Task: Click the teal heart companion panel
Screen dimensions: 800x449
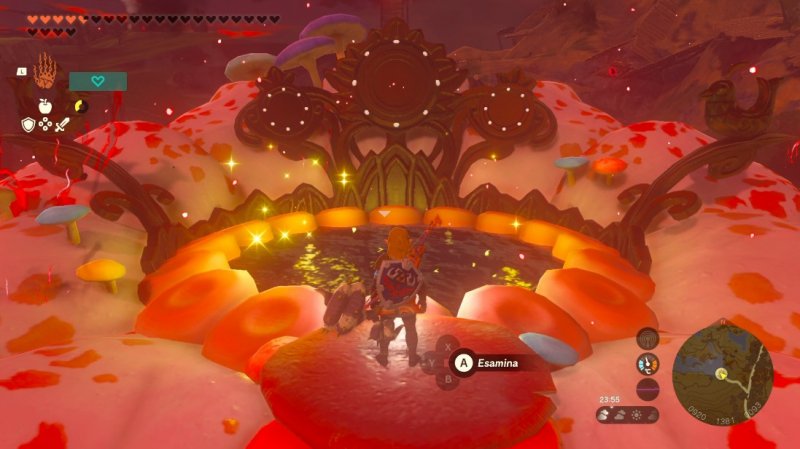Action: [x=97, y=81]
